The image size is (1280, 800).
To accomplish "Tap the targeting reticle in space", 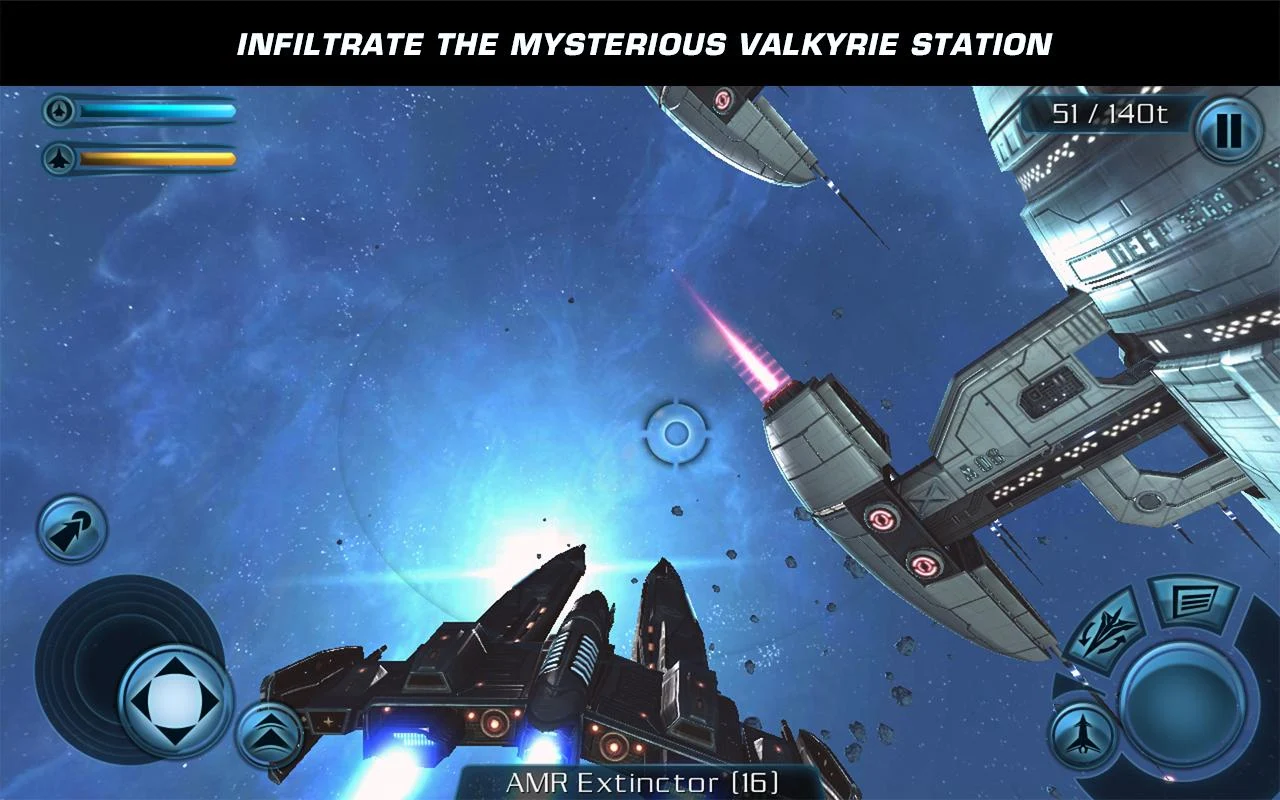I will tap(676, 434).
